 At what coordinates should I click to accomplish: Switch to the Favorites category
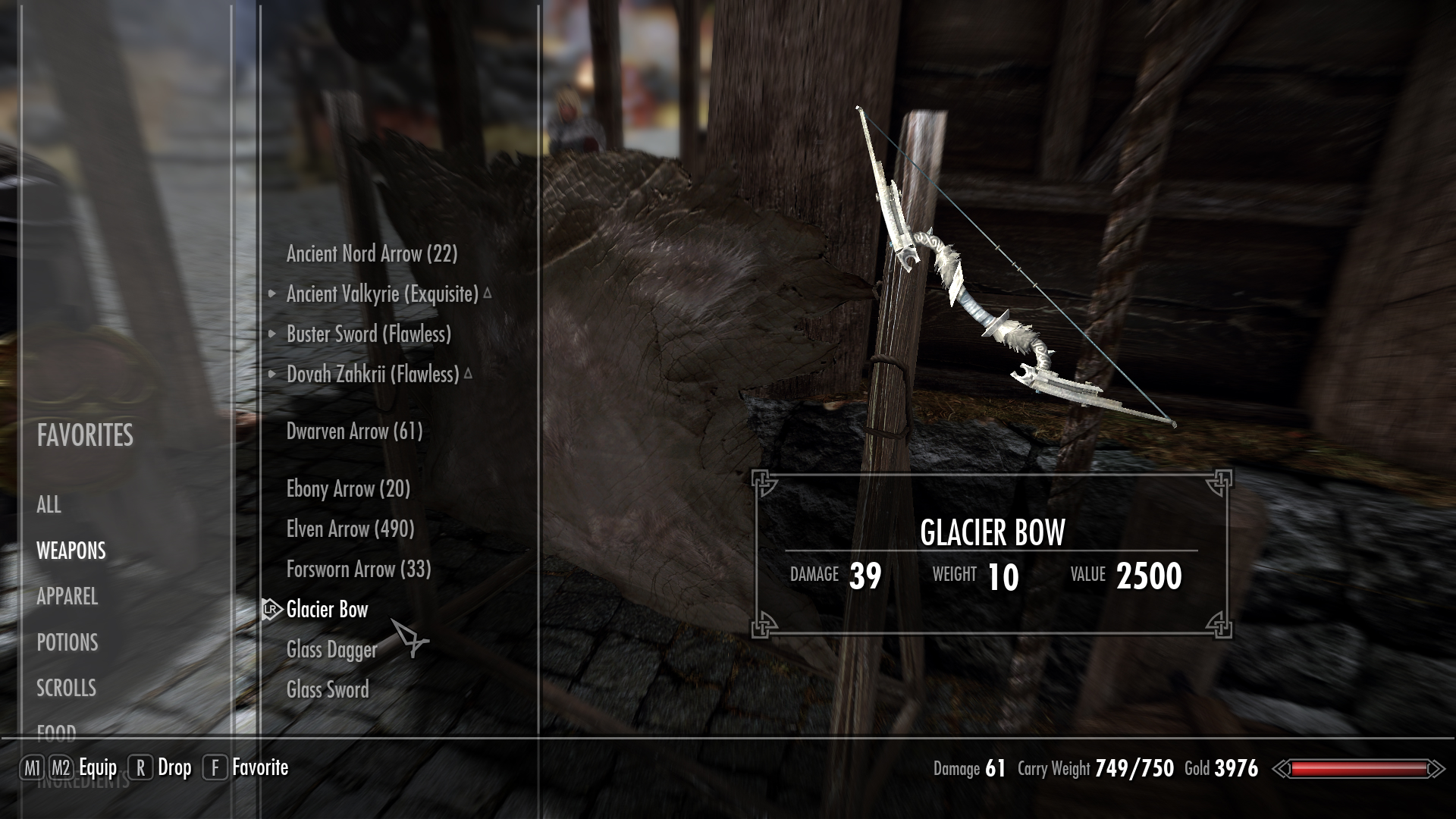(85, 436)
